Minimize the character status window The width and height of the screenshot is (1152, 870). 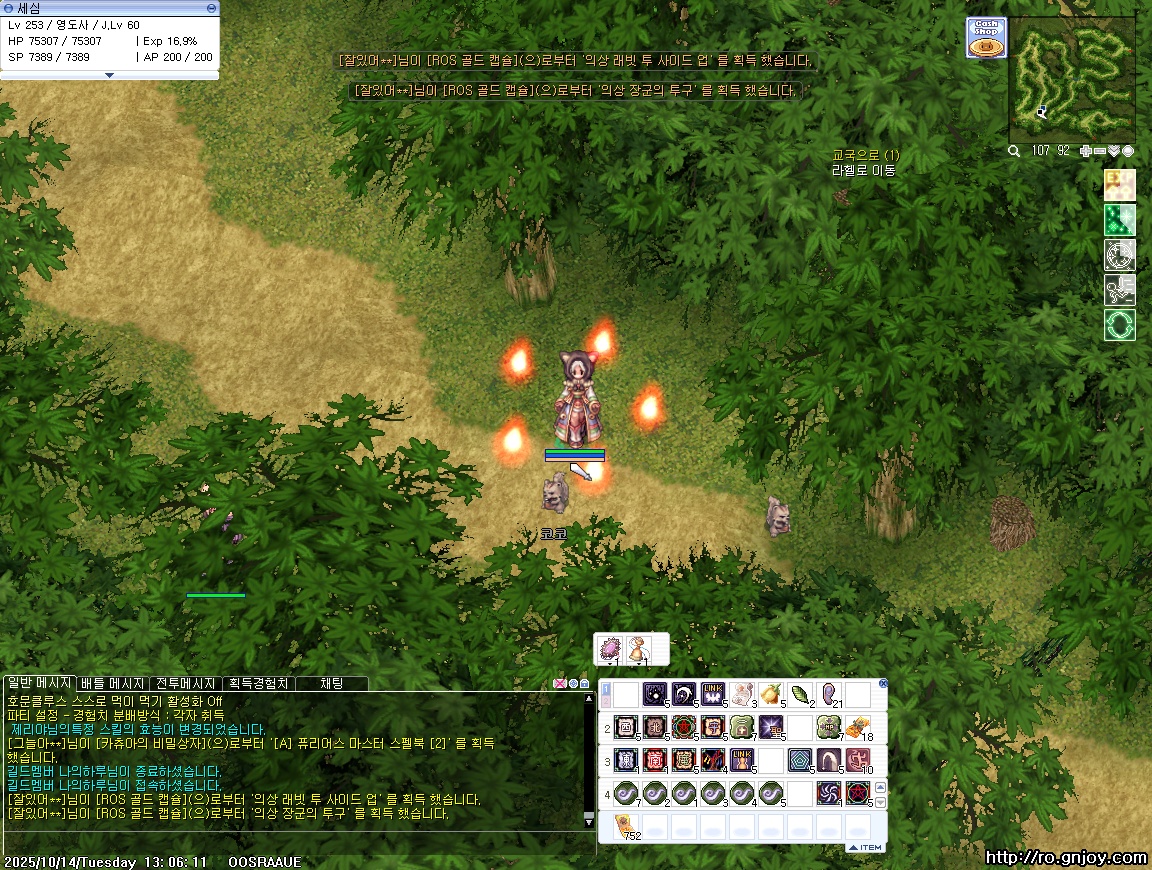pyautogui.click(x=210, y=8)
